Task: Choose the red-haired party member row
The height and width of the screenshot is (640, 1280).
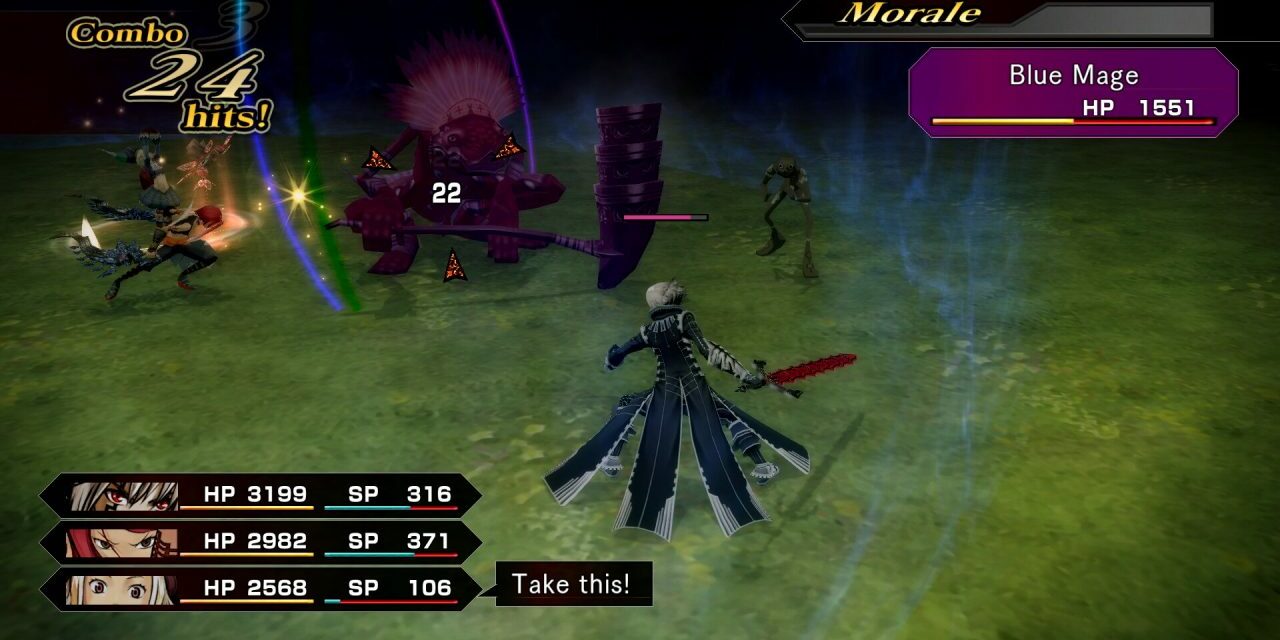Action: pyautogui.click(x=260, y=542)
